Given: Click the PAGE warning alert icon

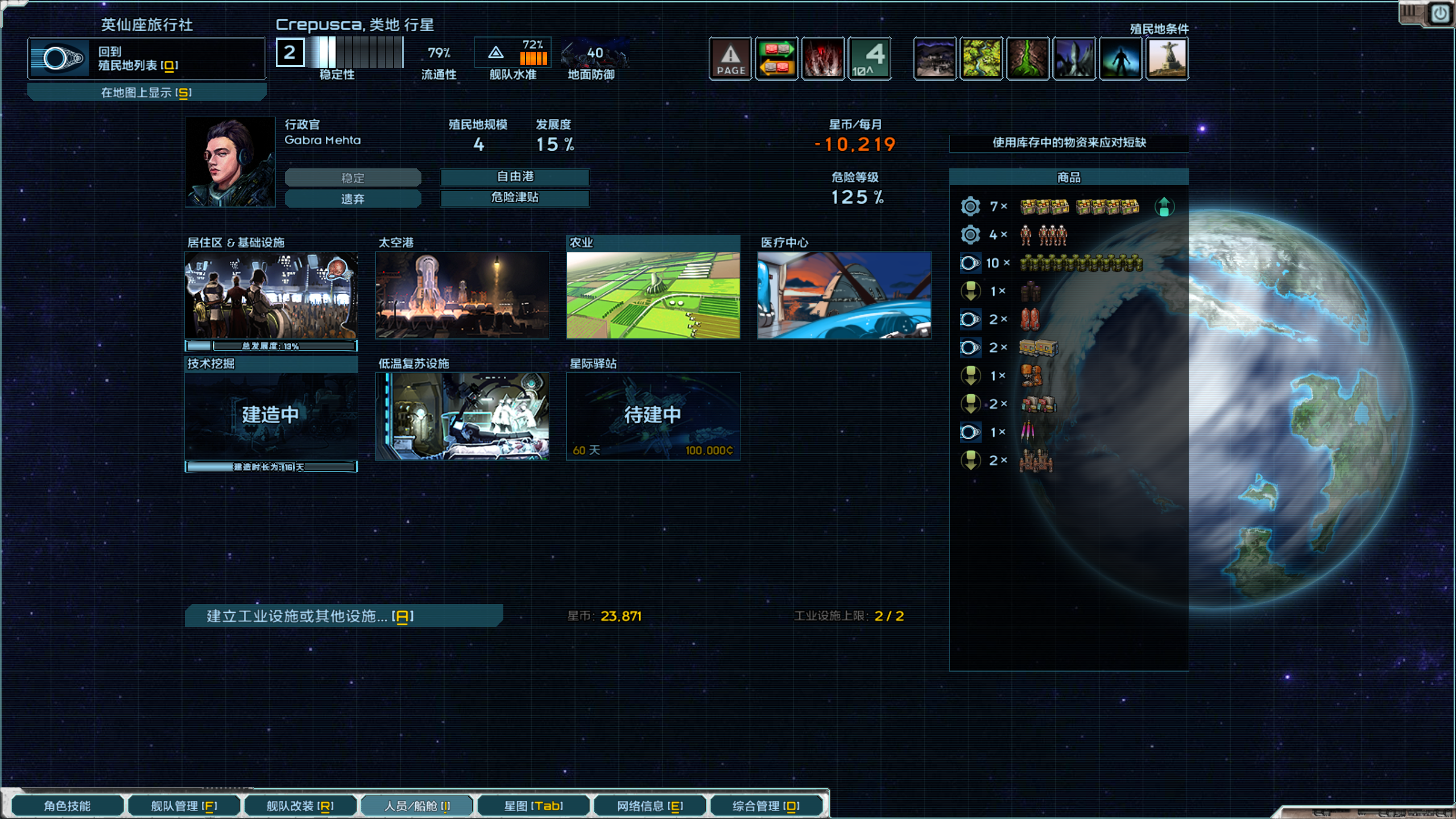Looking at the screenshot, I should pos(730,59).
